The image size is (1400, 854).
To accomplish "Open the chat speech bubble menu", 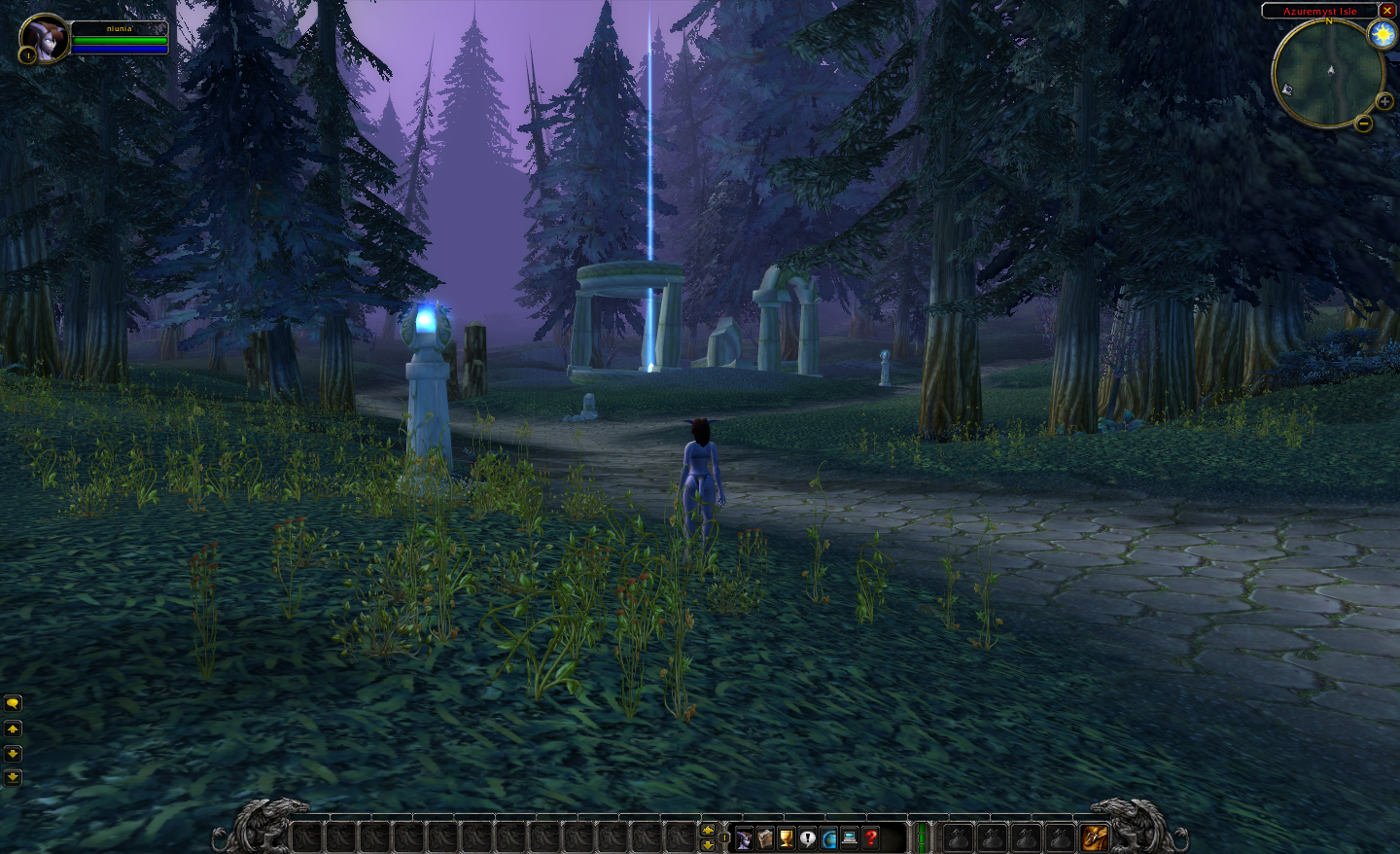I will click(13, 703).
